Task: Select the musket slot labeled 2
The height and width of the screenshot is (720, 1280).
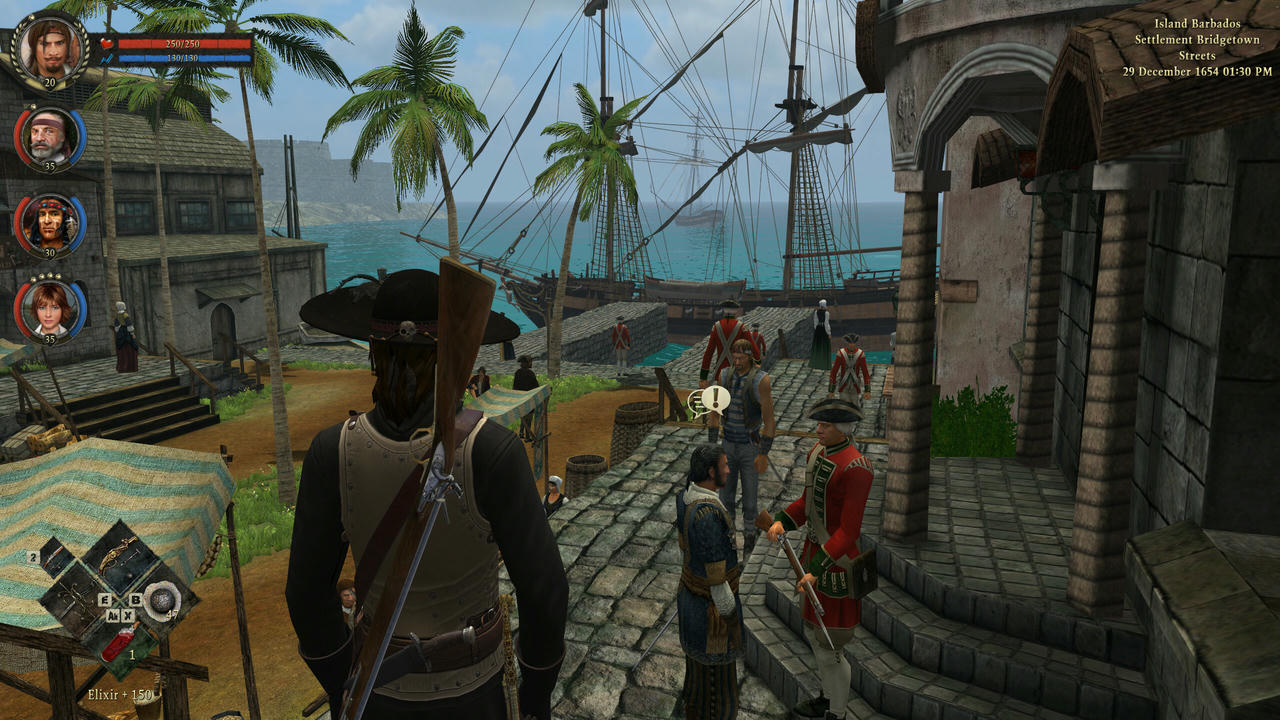Action: [x=53, y=556]
